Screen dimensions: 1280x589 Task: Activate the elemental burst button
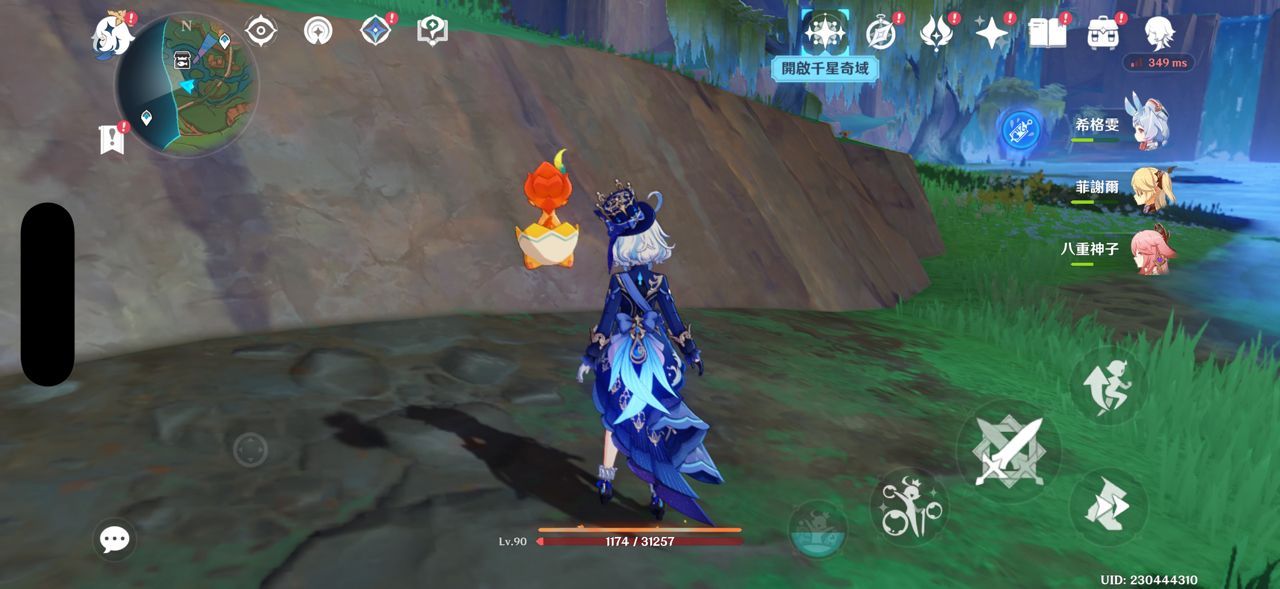[908, 508]
